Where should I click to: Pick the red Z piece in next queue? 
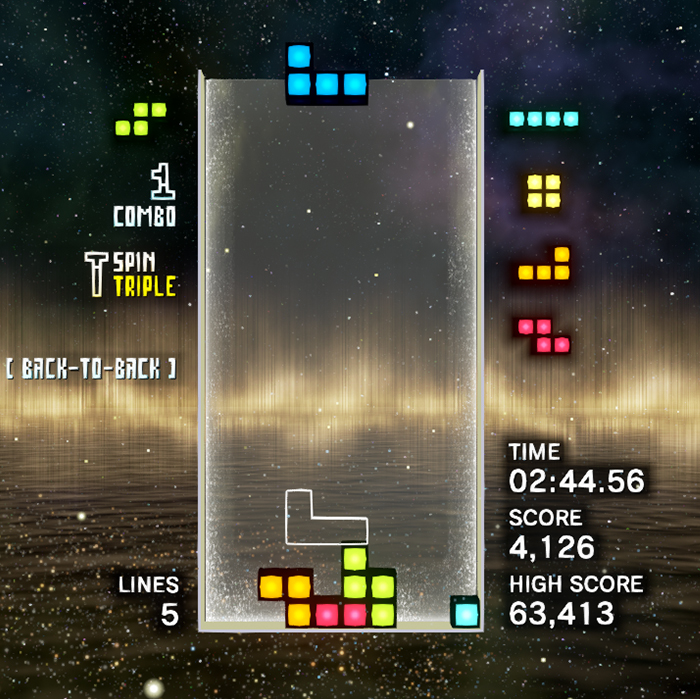pos(544,335)
